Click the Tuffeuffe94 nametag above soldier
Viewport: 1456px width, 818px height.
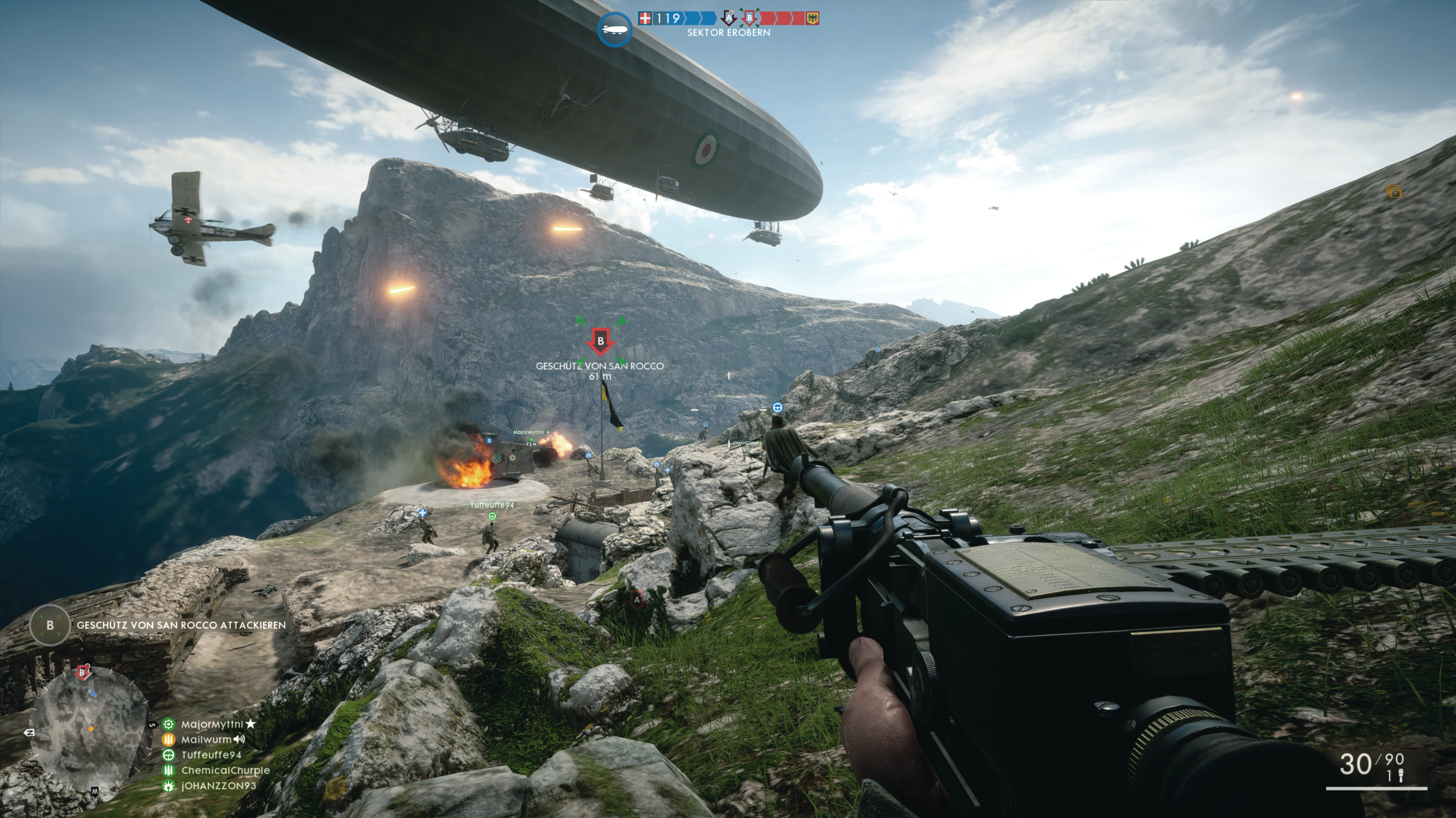tap(492, 505)
